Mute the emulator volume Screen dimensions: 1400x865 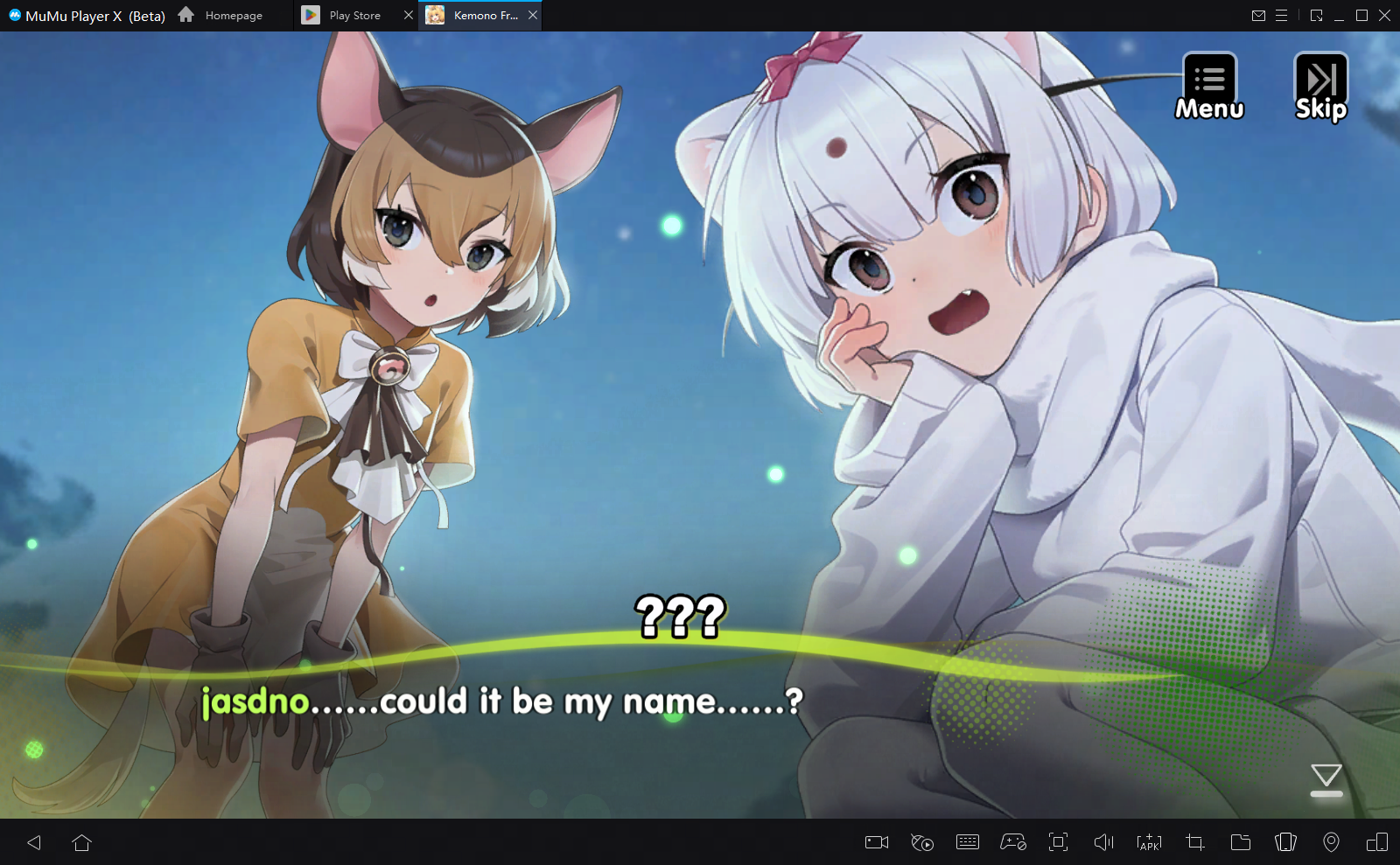pos(1104,842)
